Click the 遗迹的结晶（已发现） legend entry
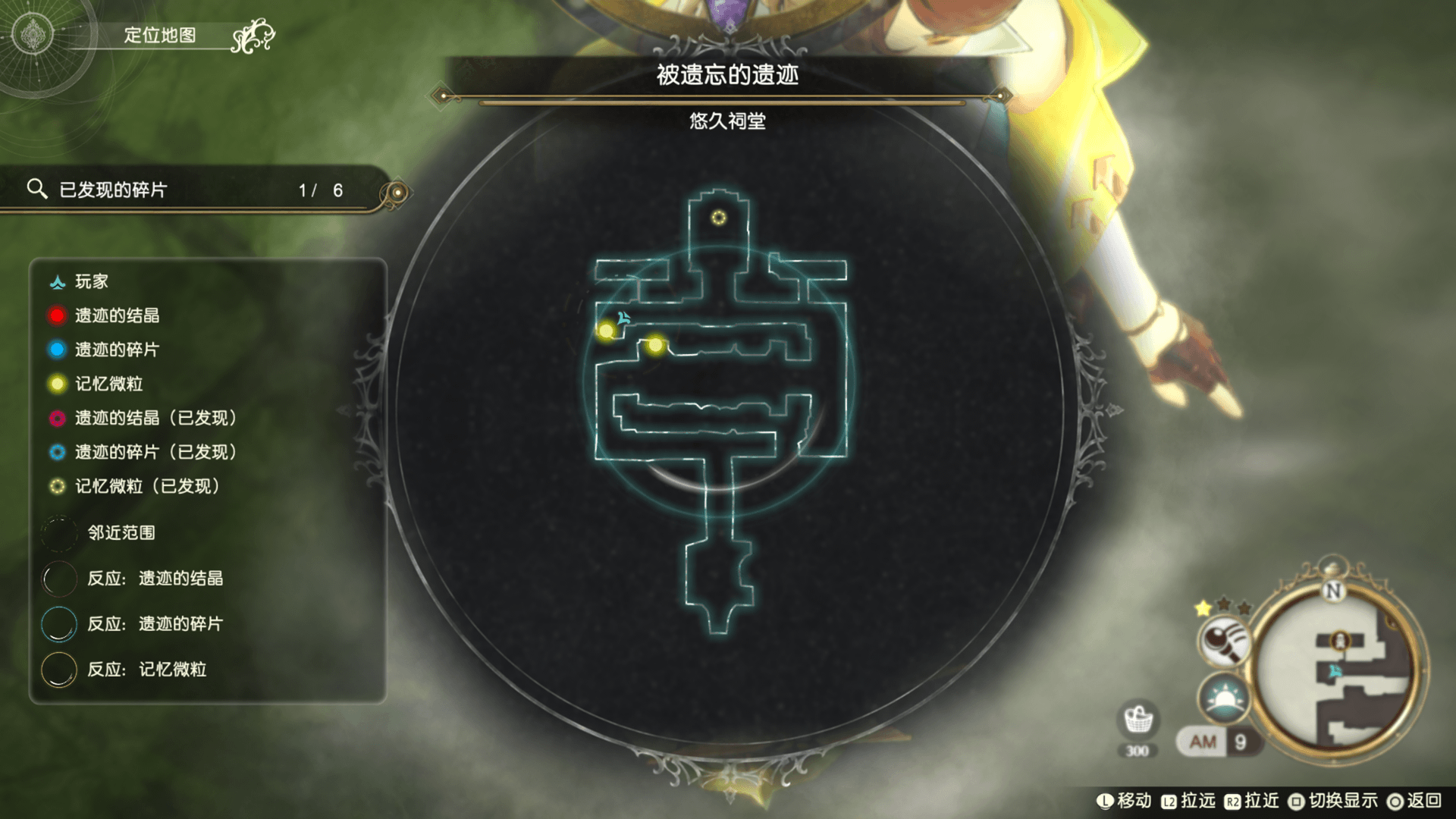Screen dimensions: 1456x819 pyautogui.click(x=155, y=418)
